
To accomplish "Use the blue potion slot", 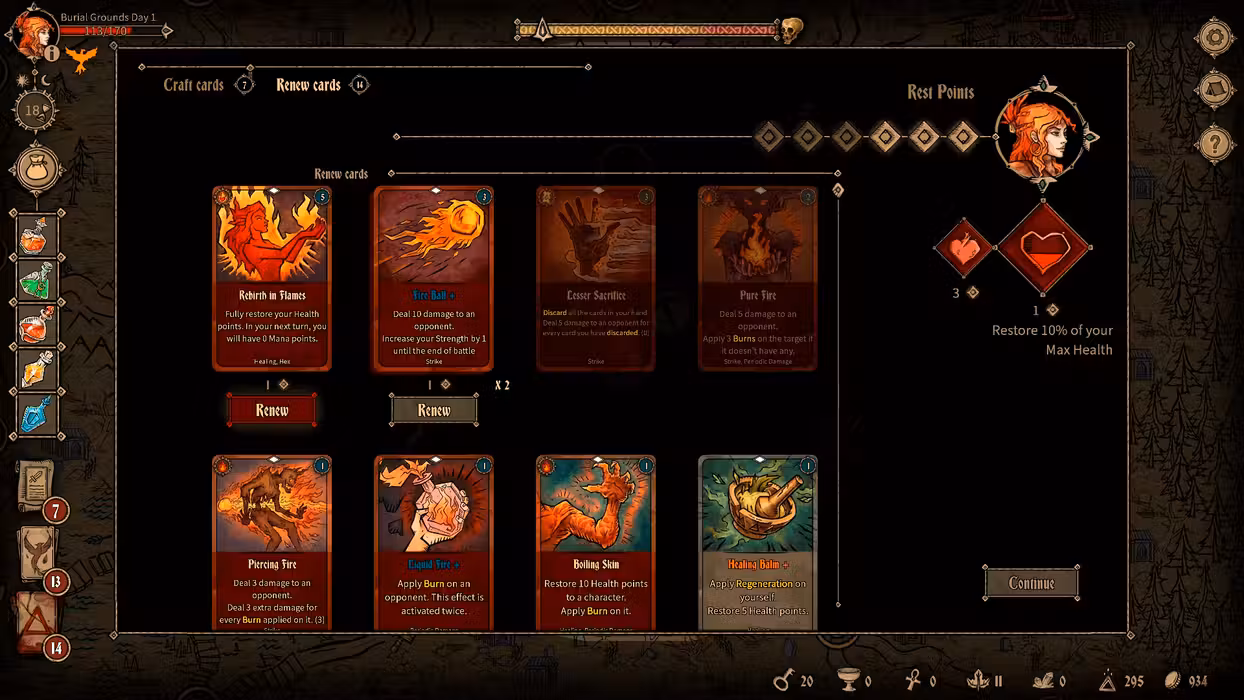I will click(x=38, y=414).
